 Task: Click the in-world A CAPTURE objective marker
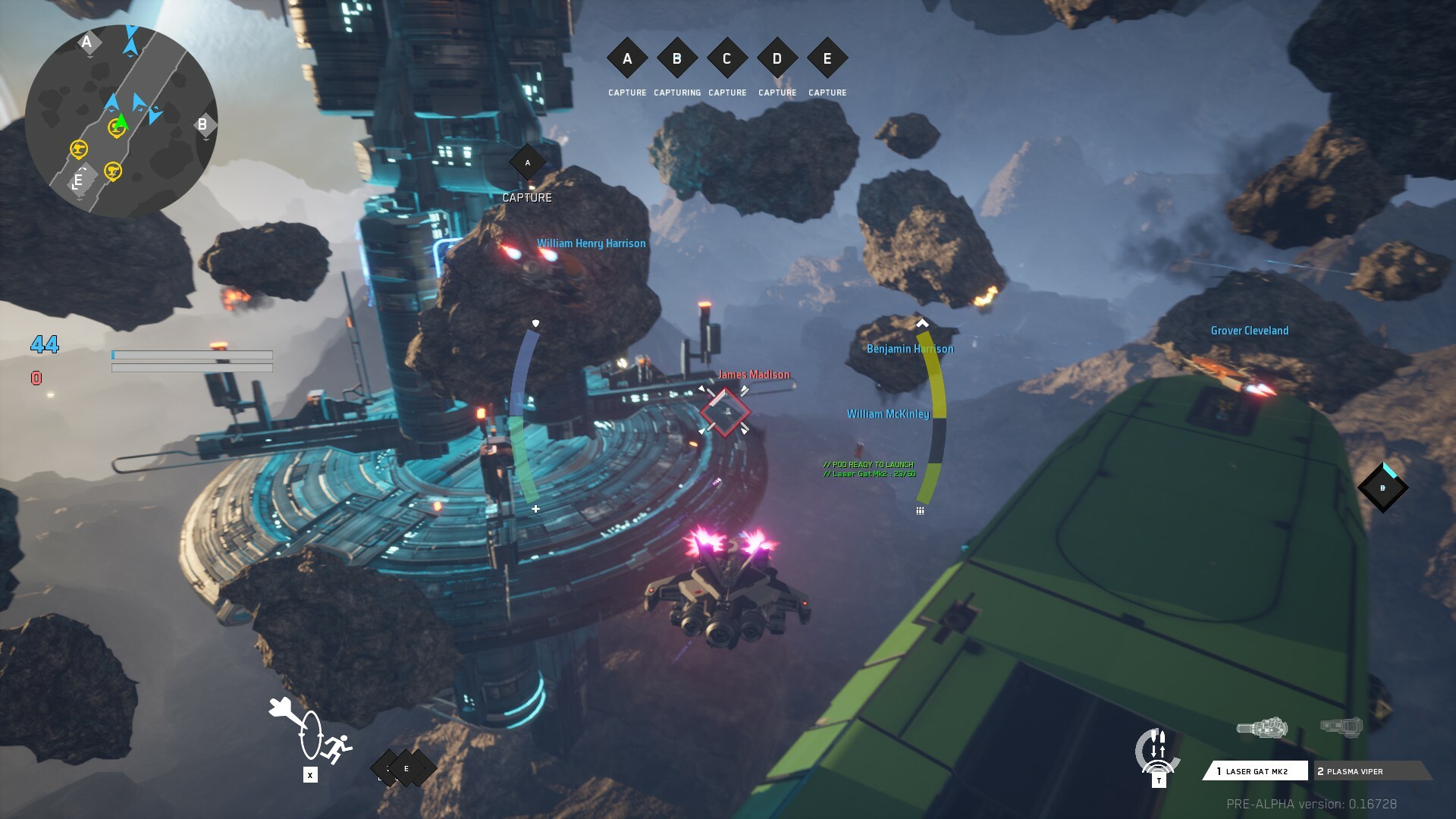(x=528, y=162)
